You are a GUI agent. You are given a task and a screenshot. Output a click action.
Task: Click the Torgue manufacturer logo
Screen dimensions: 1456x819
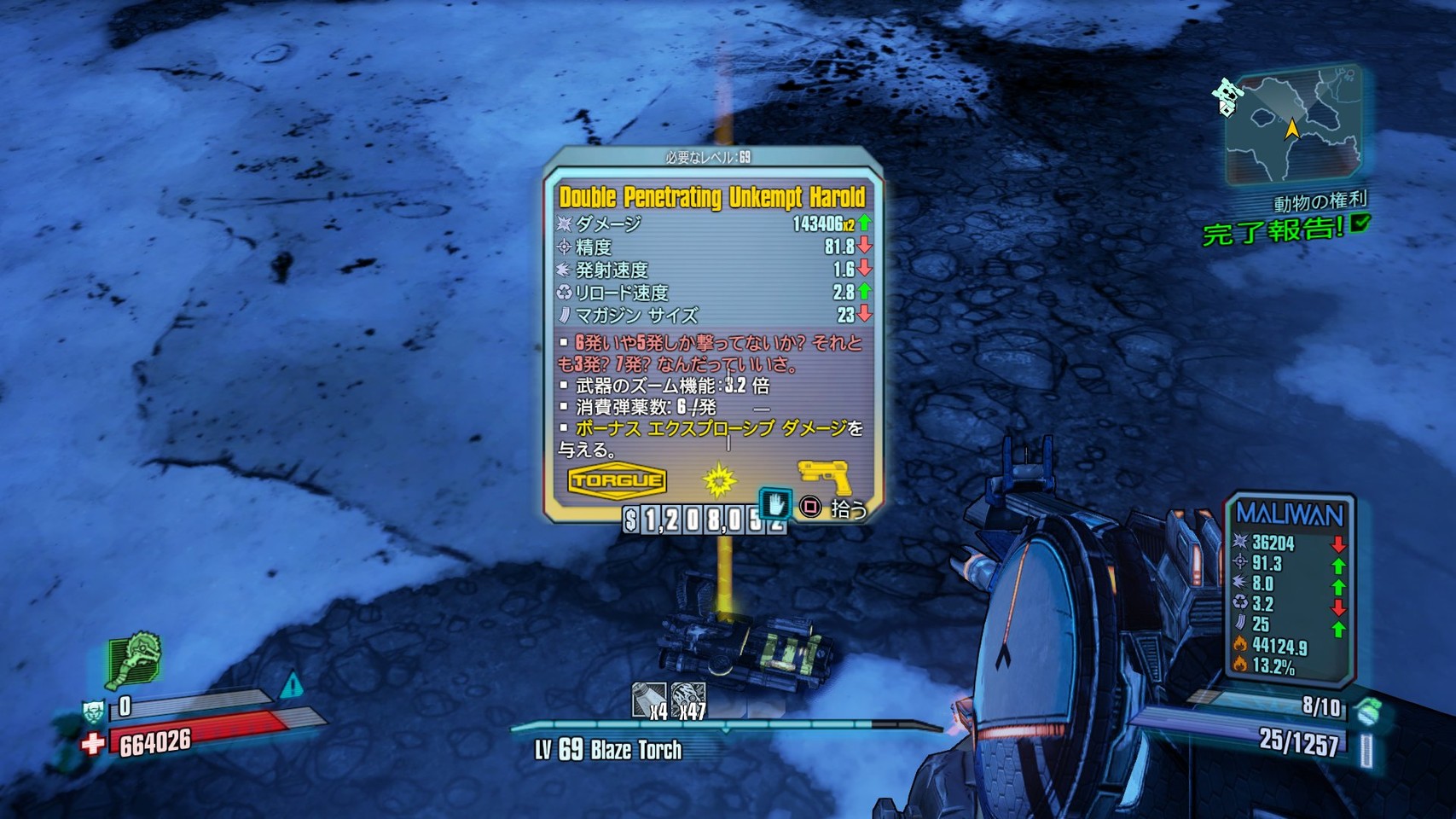(x=617, y=480)
